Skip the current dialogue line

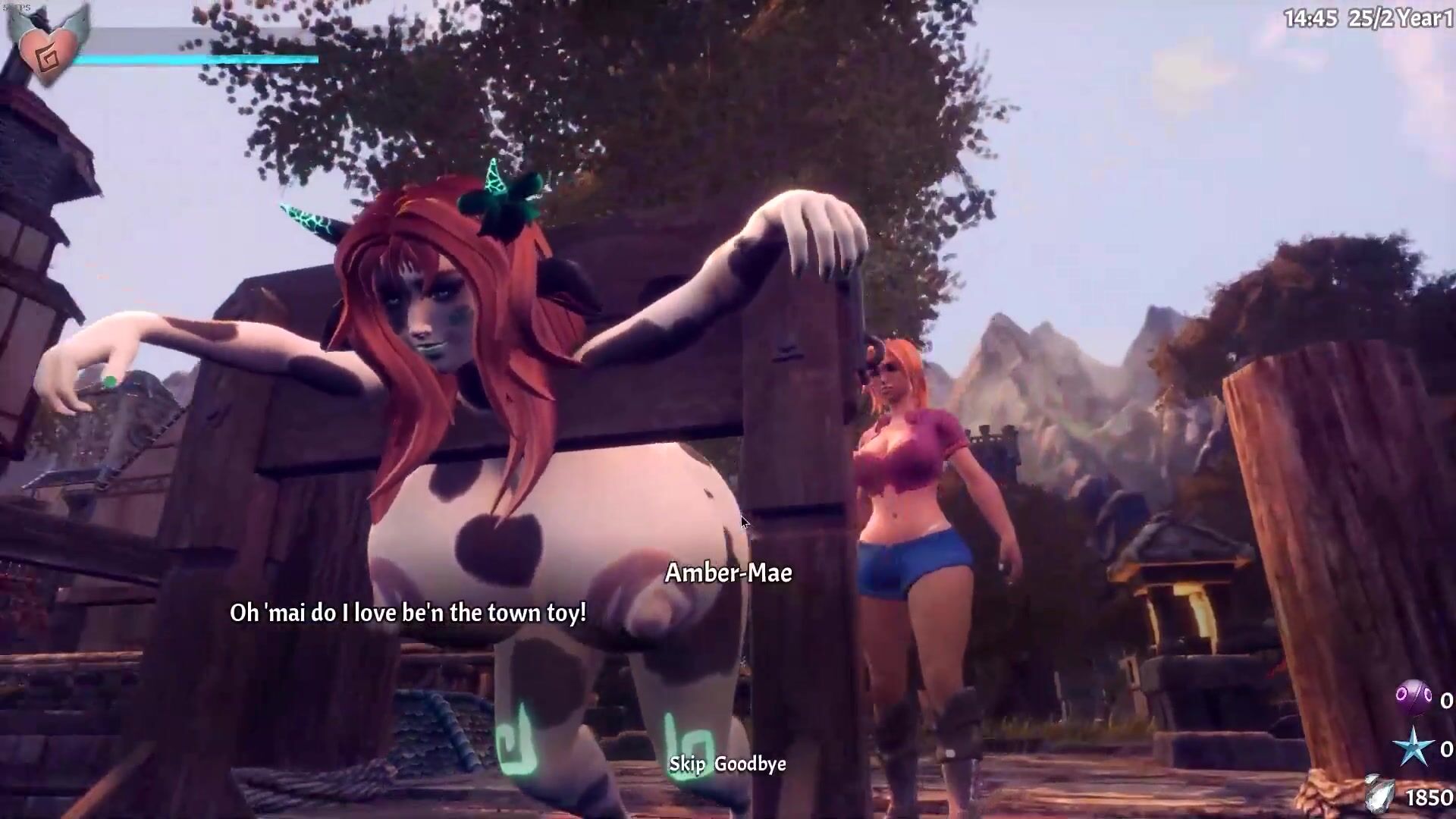[x=686, y=764]
